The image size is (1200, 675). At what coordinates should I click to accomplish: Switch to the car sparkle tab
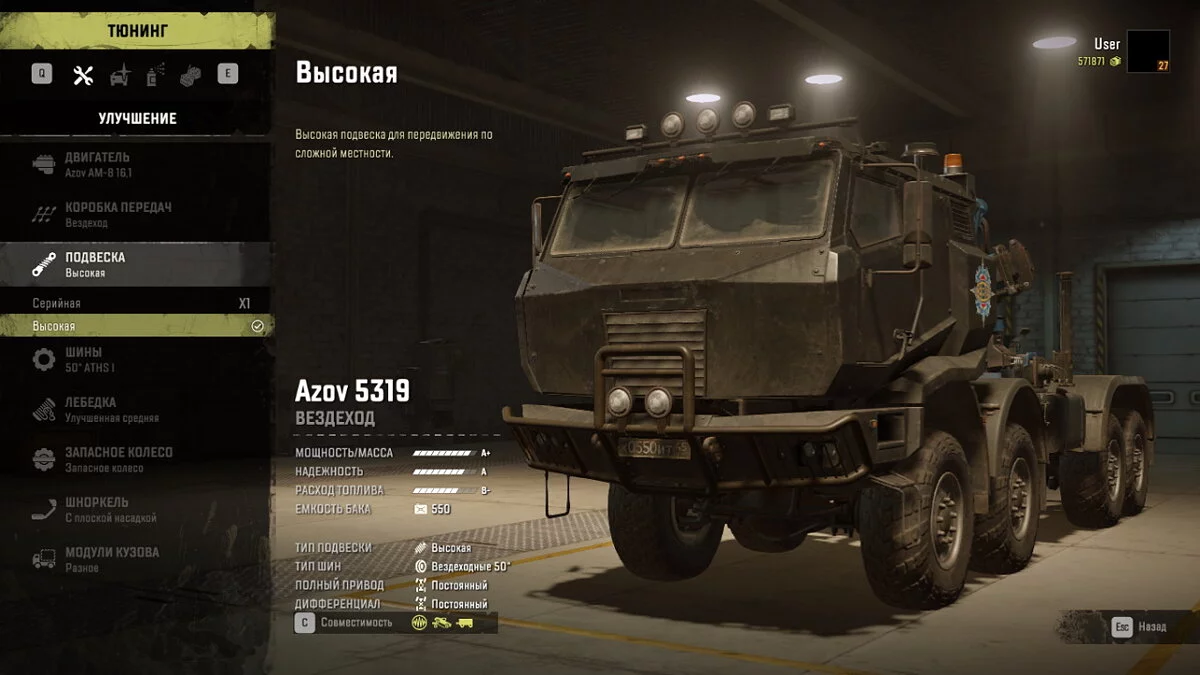click(119, 75)
